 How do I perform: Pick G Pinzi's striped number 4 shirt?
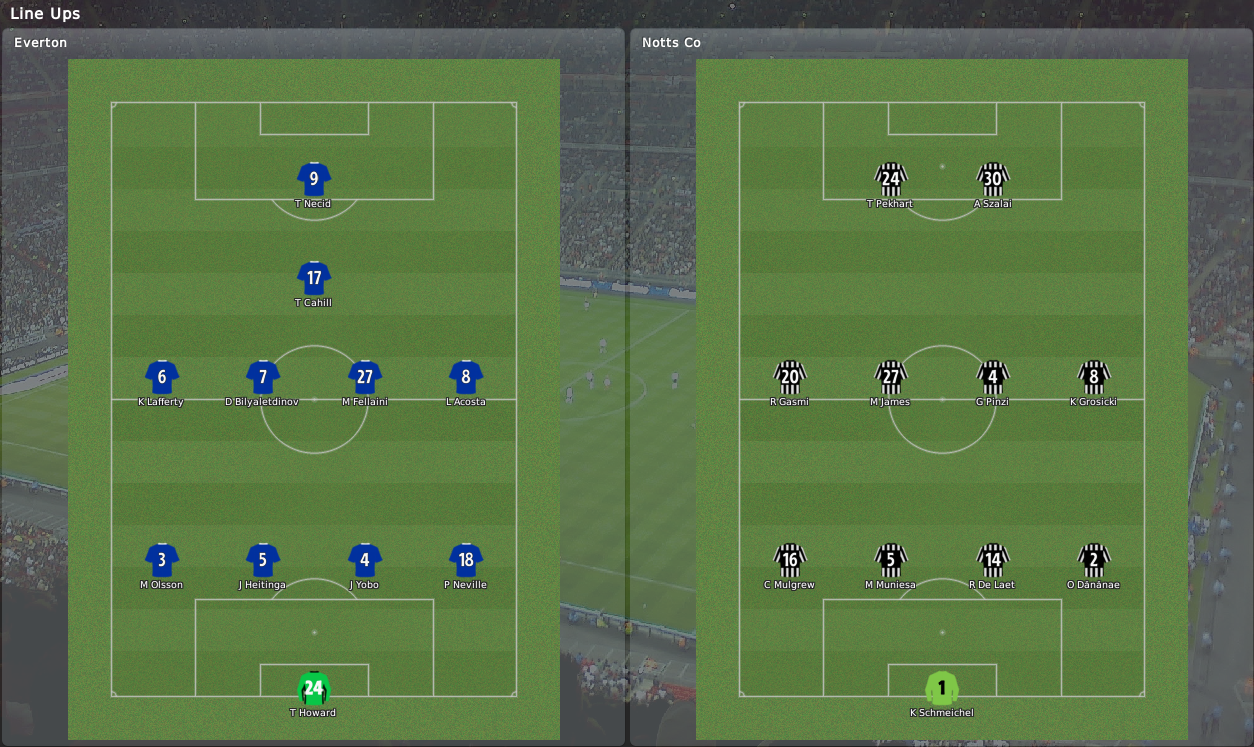(992, 377)
